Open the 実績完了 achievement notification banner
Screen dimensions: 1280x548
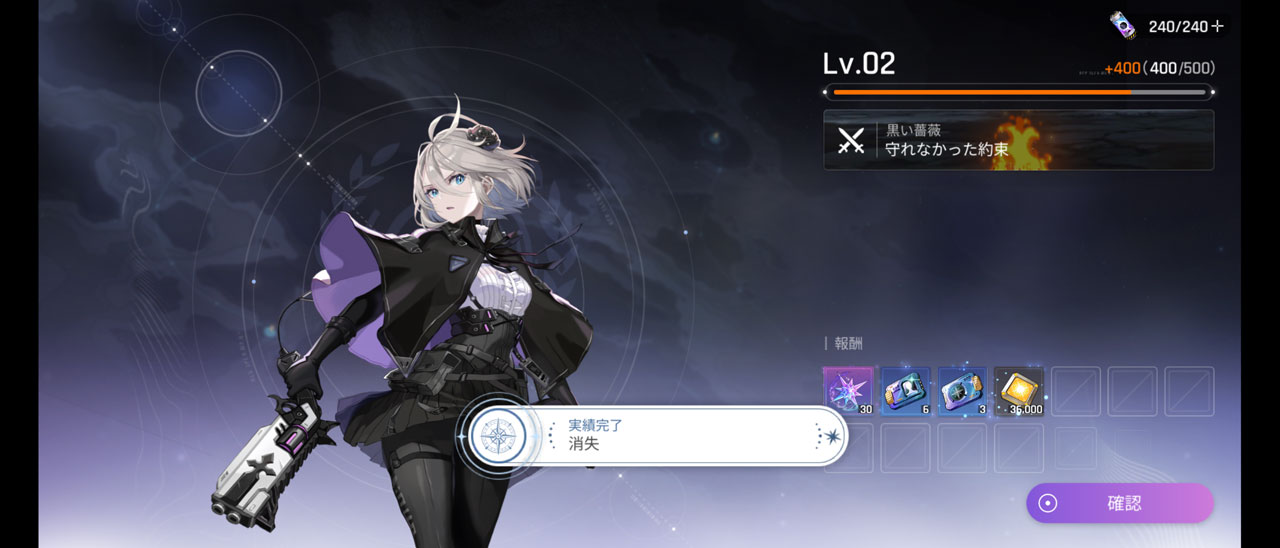(x=652, y=436)
